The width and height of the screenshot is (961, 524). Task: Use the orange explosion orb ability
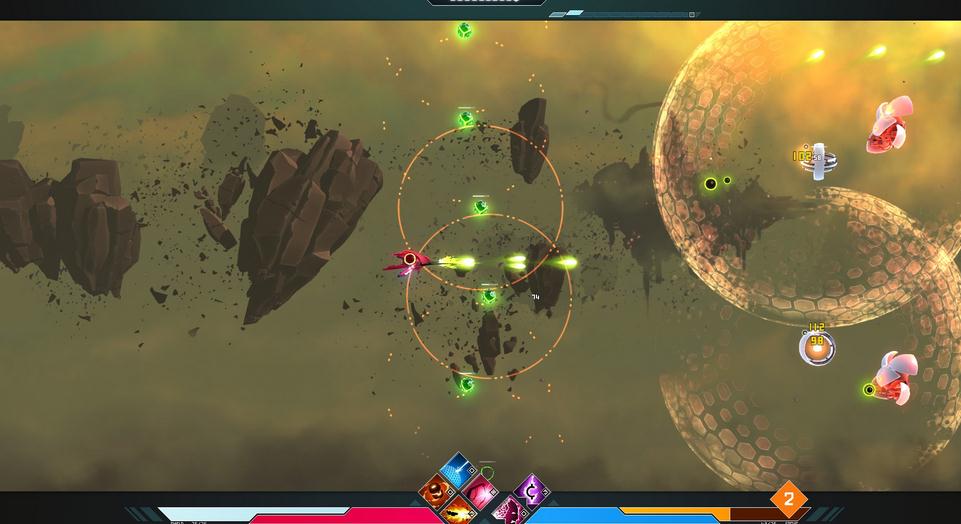[436, 490]
